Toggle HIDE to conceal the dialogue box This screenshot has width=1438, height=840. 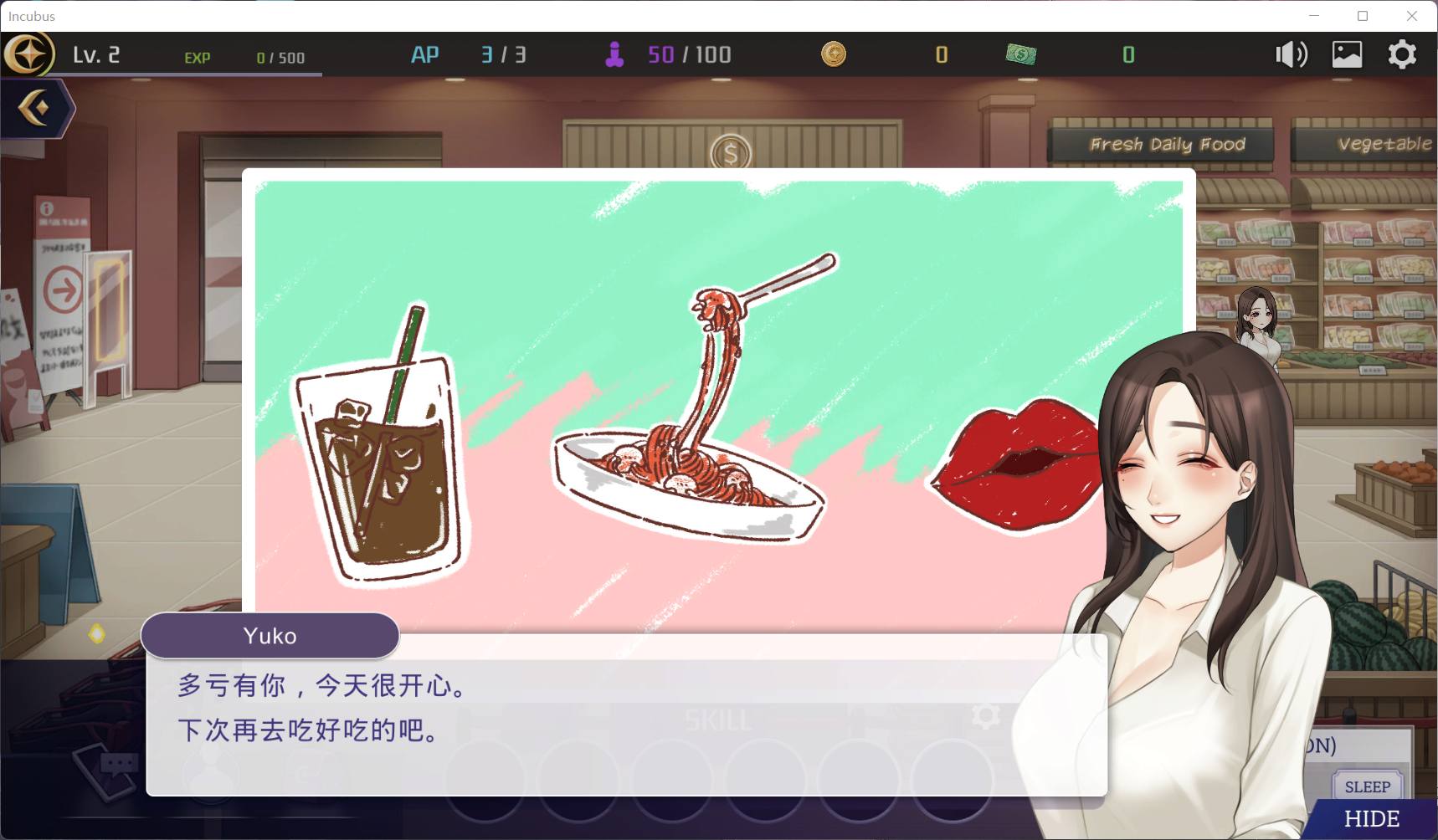click(x=1374, y=817)
